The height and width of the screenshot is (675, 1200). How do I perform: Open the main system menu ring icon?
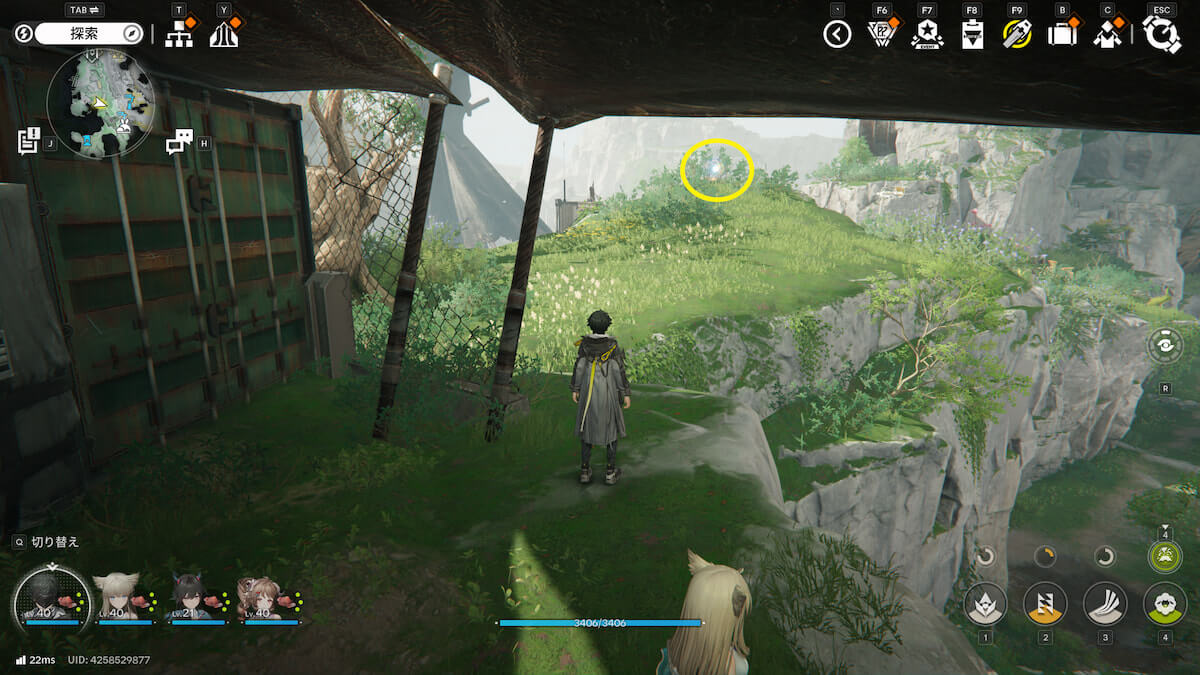point(1162,35)
